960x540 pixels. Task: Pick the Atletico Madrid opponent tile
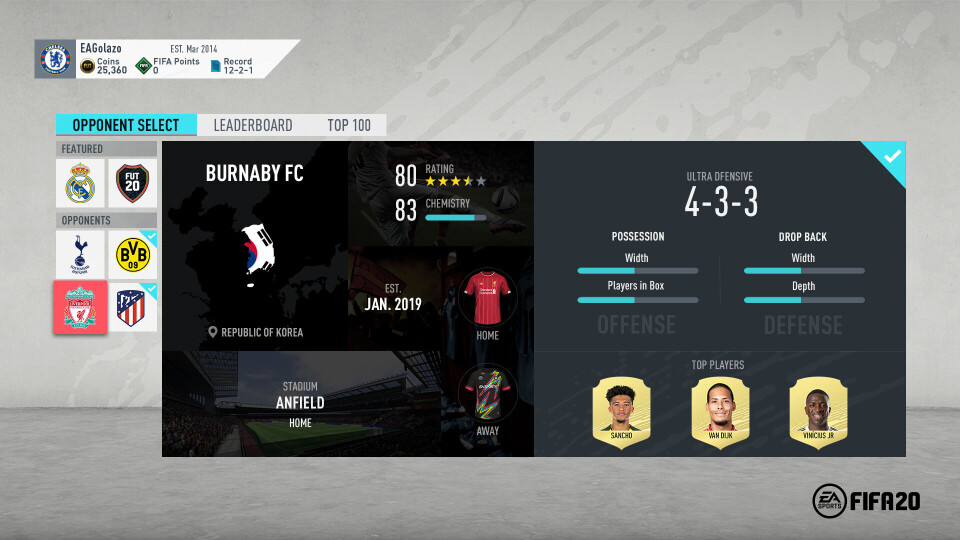point(132,307)
